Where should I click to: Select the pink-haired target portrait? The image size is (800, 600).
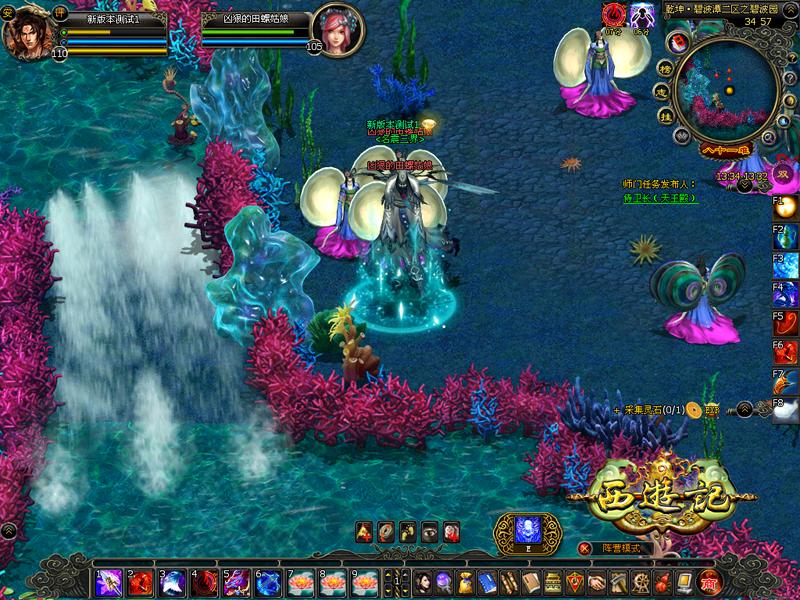(337, 29)
